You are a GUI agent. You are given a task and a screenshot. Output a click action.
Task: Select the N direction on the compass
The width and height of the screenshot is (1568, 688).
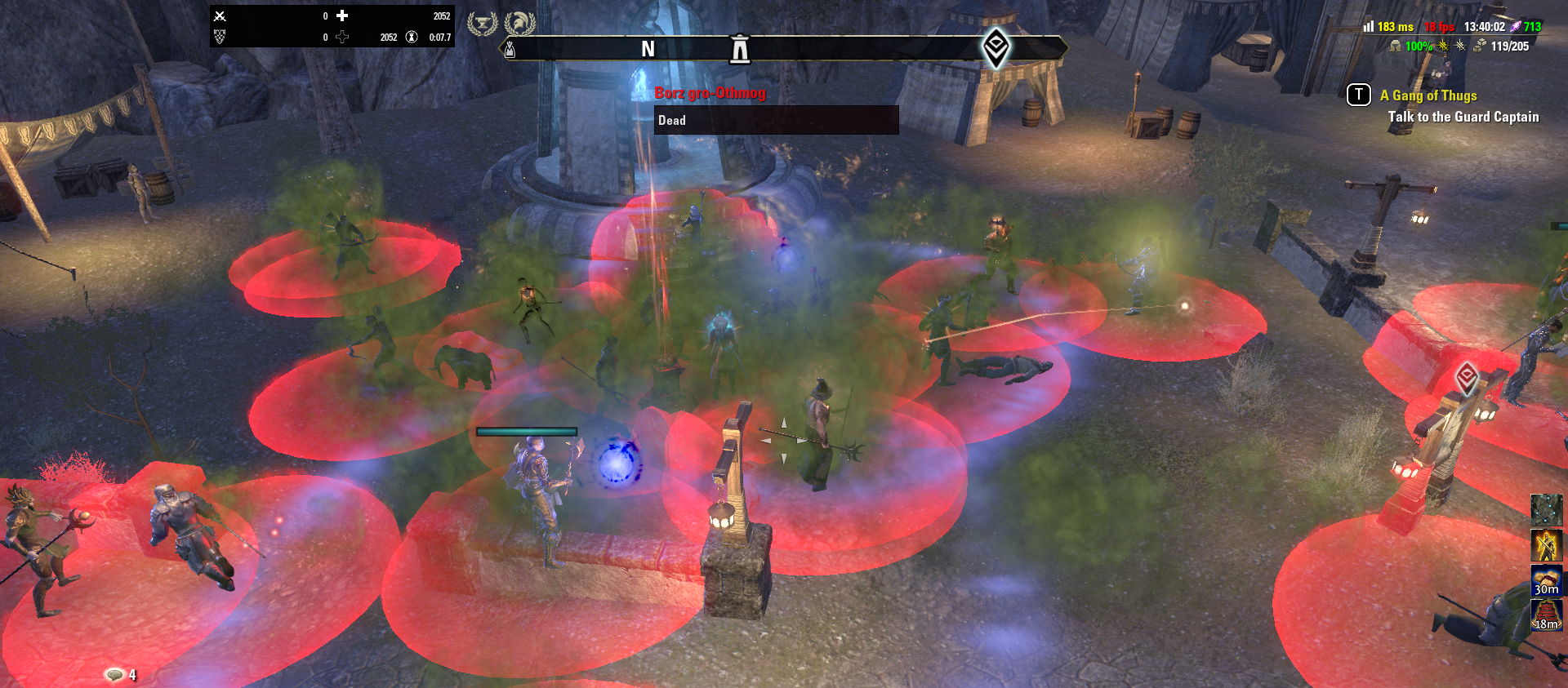click(x=648, y=47)
